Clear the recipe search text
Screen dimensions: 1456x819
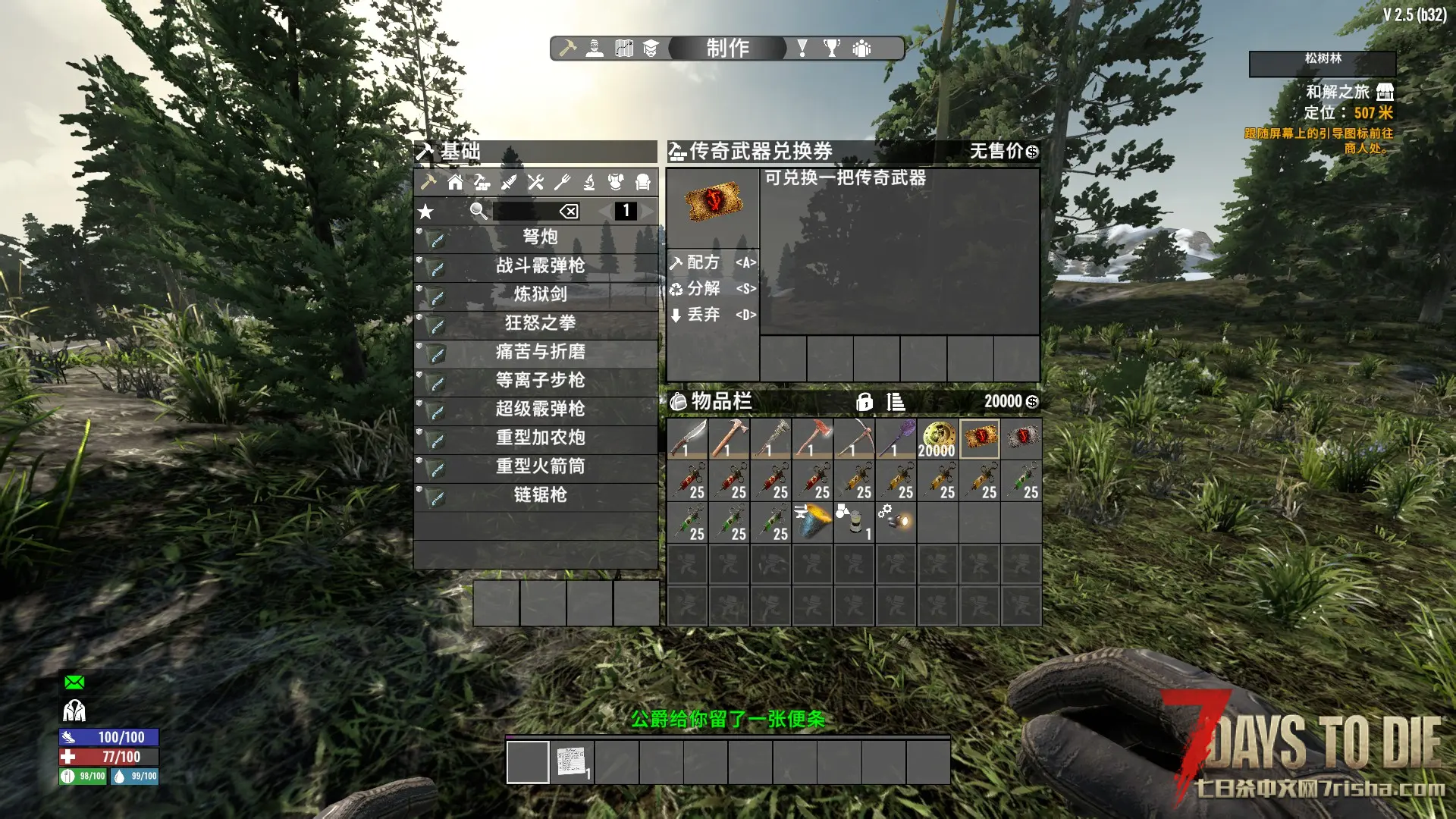pyautogui.click(x=569, y=212)
